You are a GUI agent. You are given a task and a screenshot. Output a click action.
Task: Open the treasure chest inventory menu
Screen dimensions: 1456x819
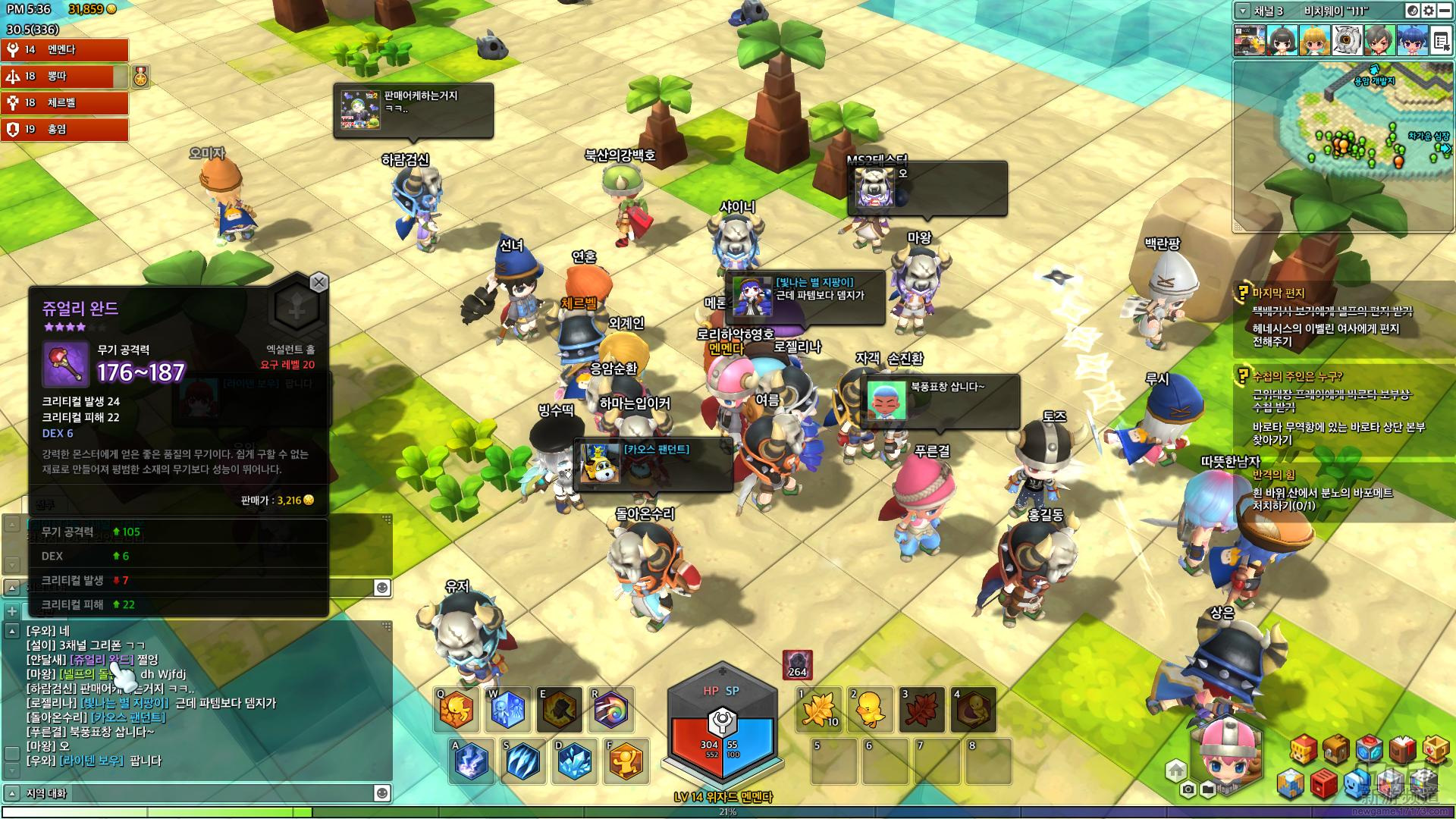[x=1335, y=749]
